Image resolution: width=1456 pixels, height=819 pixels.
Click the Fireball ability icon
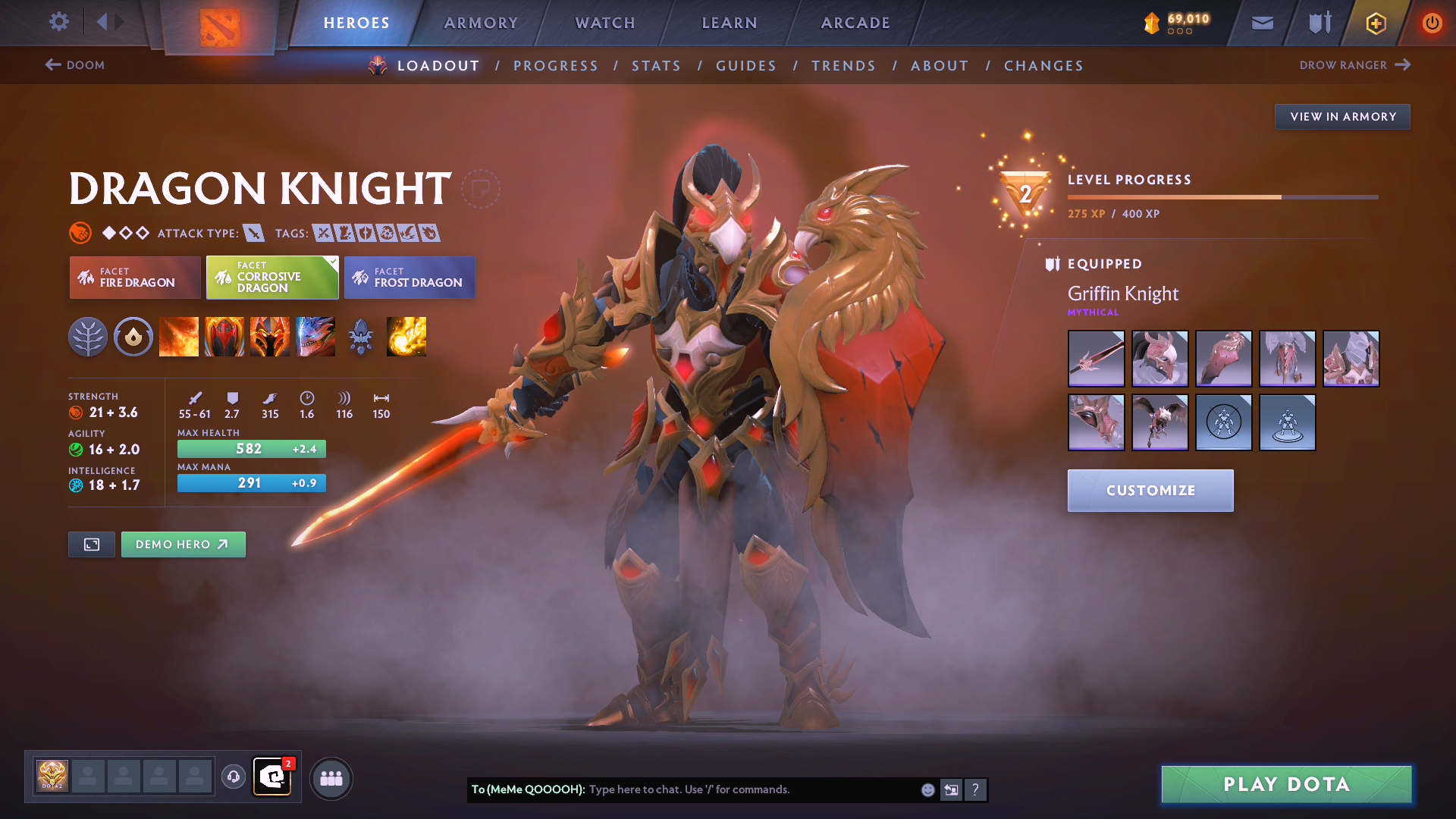pos(406,337)
